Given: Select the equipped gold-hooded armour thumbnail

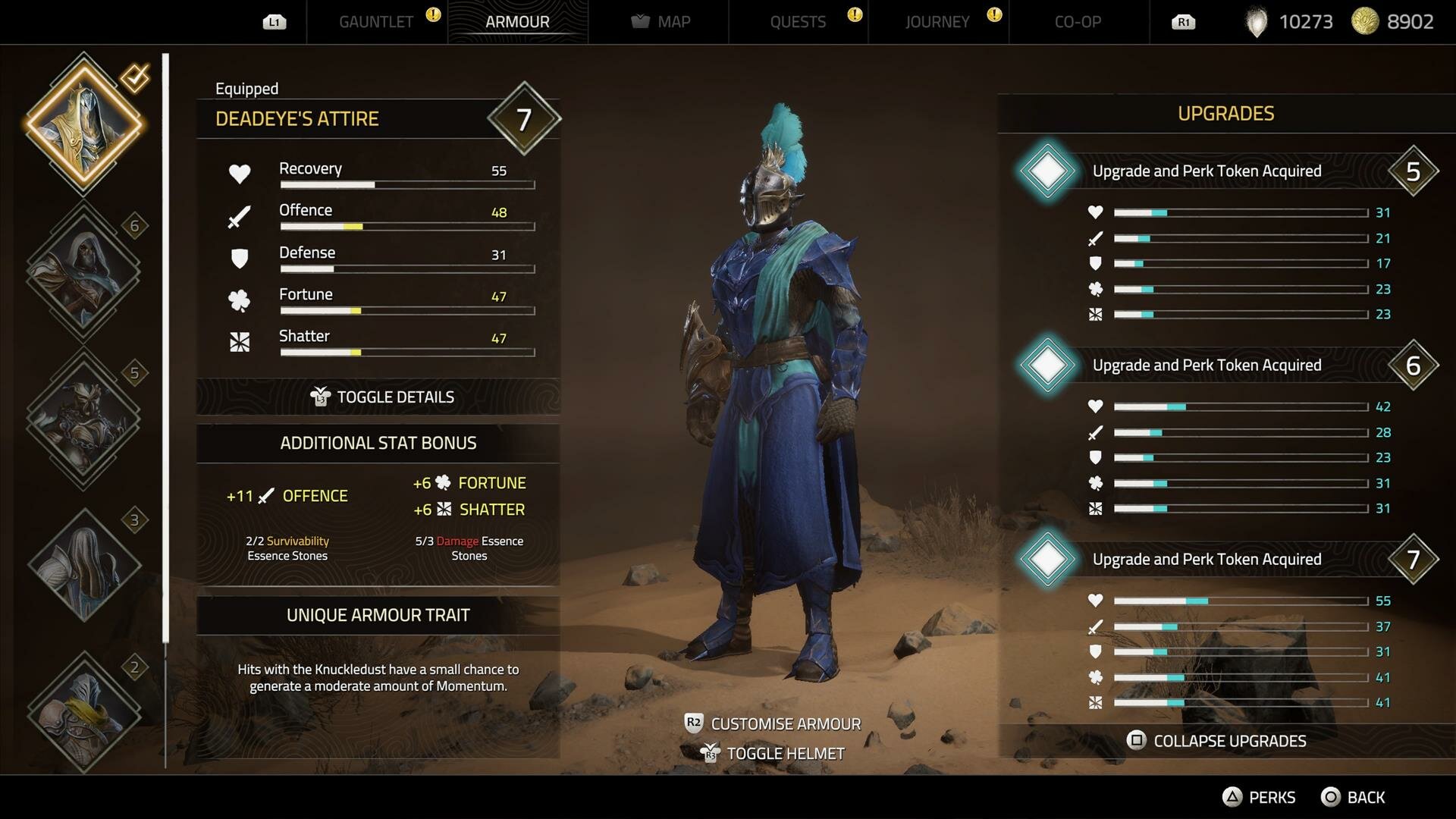Looking at the screenshot, I should (x=84, y=124).
